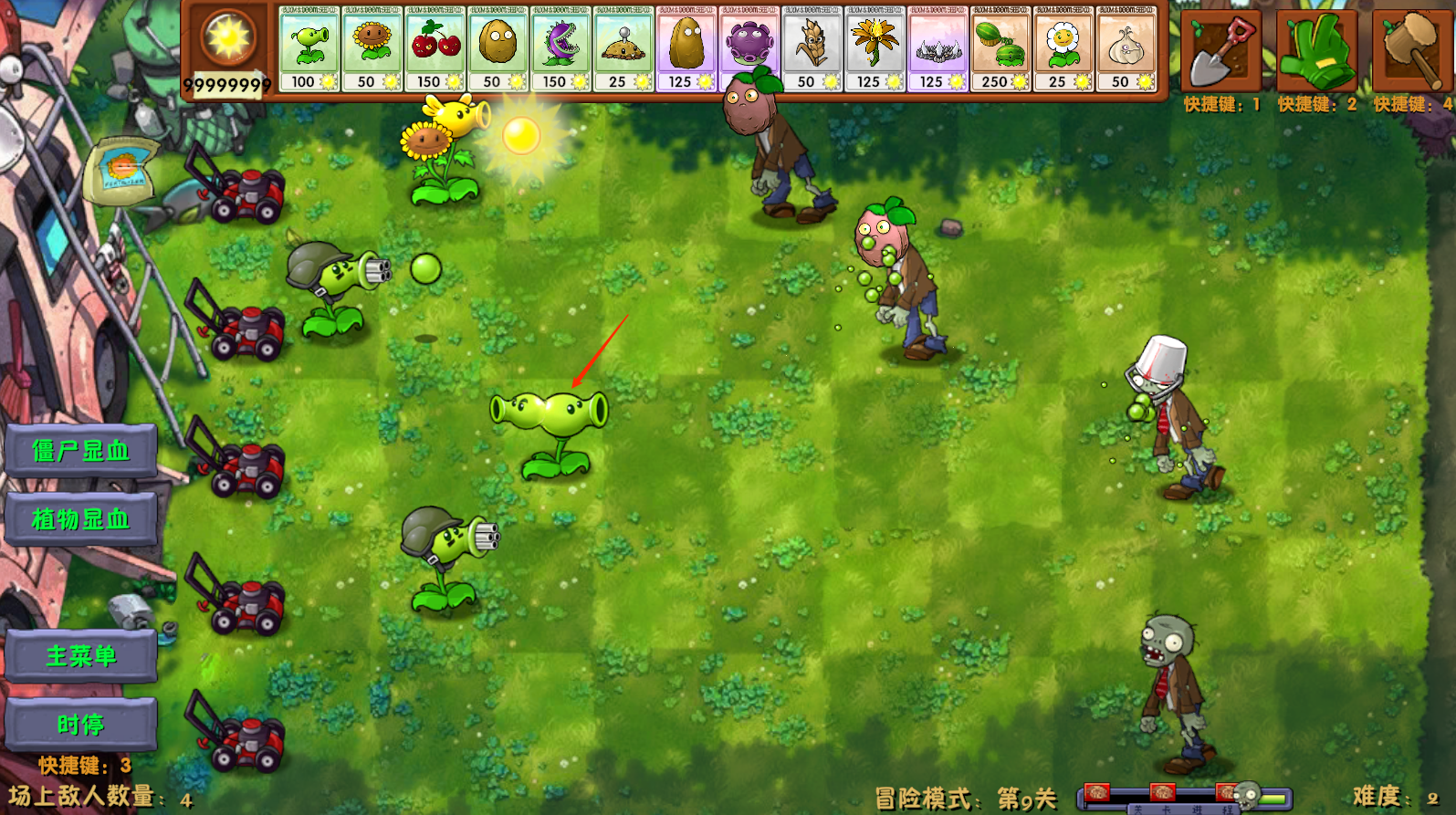Pick the wheat stalk plant seed card

pyautogui.click(x=812, y=48)
